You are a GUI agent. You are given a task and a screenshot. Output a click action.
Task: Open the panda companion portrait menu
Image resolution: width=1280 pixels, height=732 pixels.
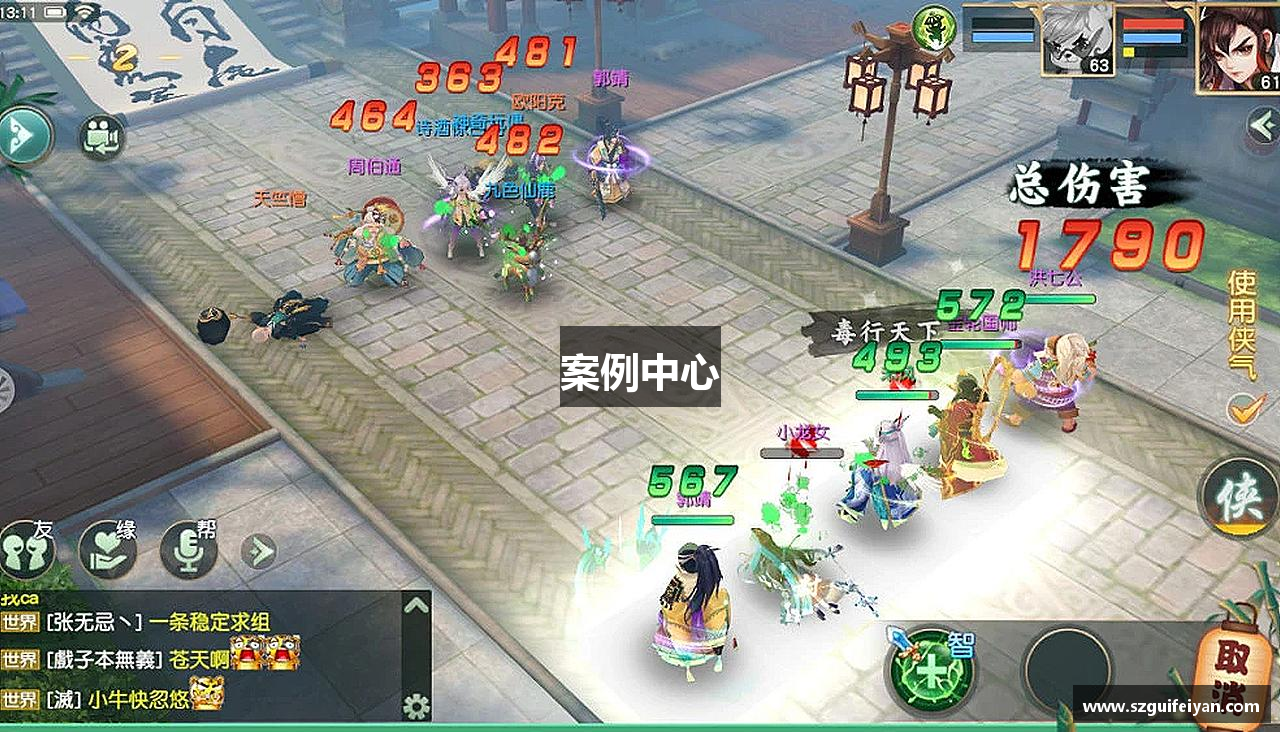click(1075, 40)
